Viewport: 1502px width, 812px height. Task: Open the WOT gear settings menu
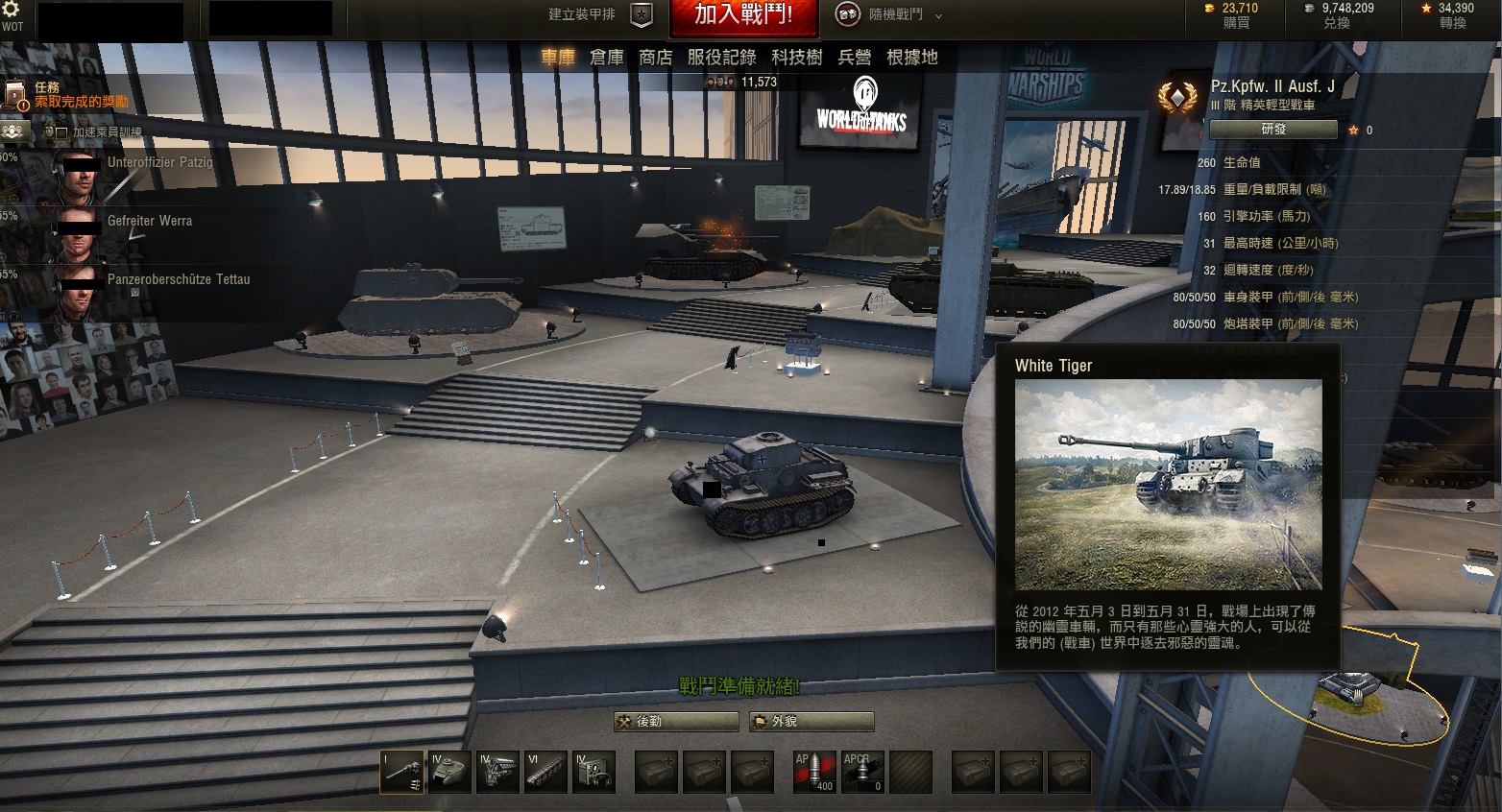pos(12,11)
